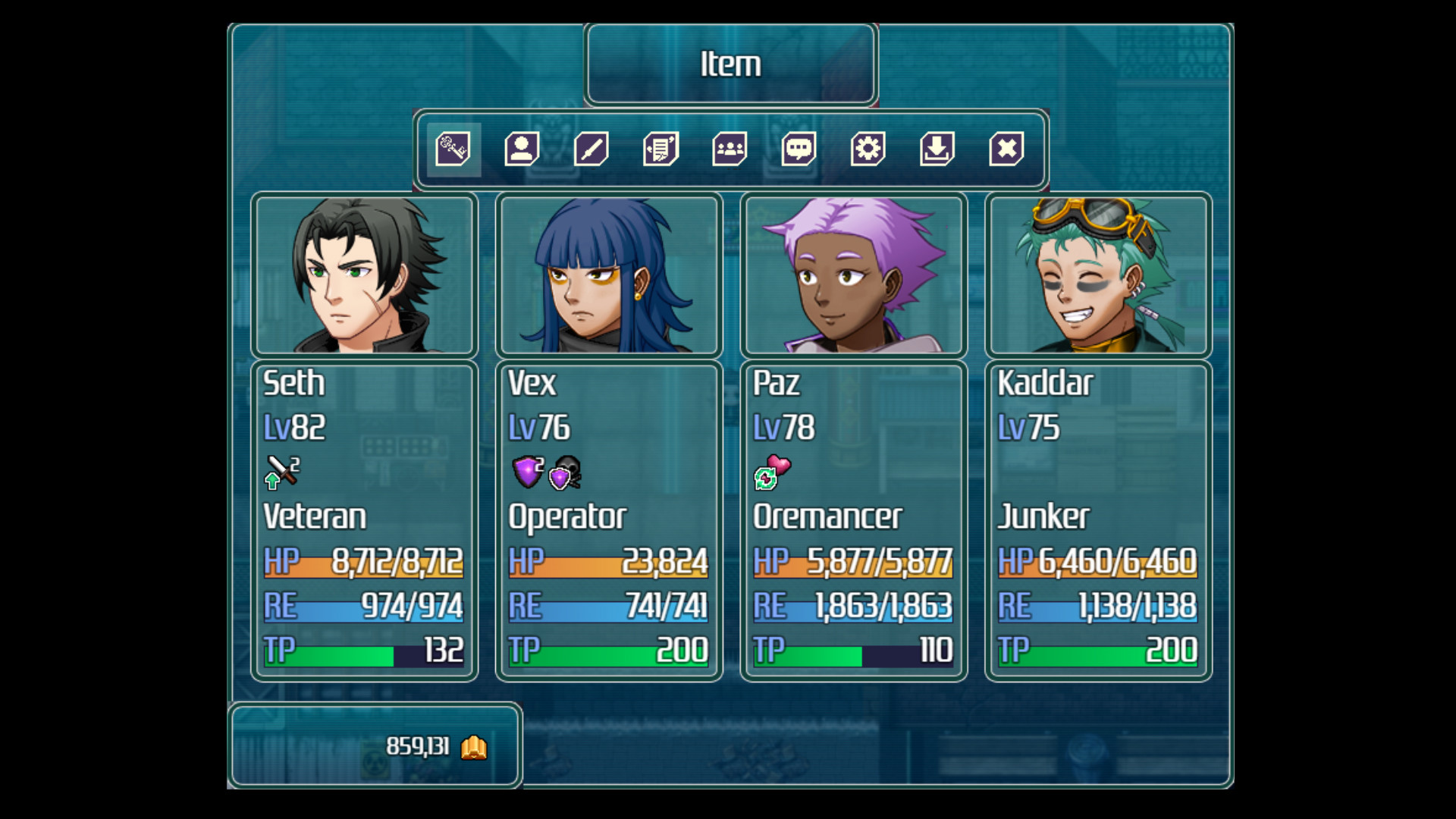Open the Item menu icon

(x=453, y=150)
